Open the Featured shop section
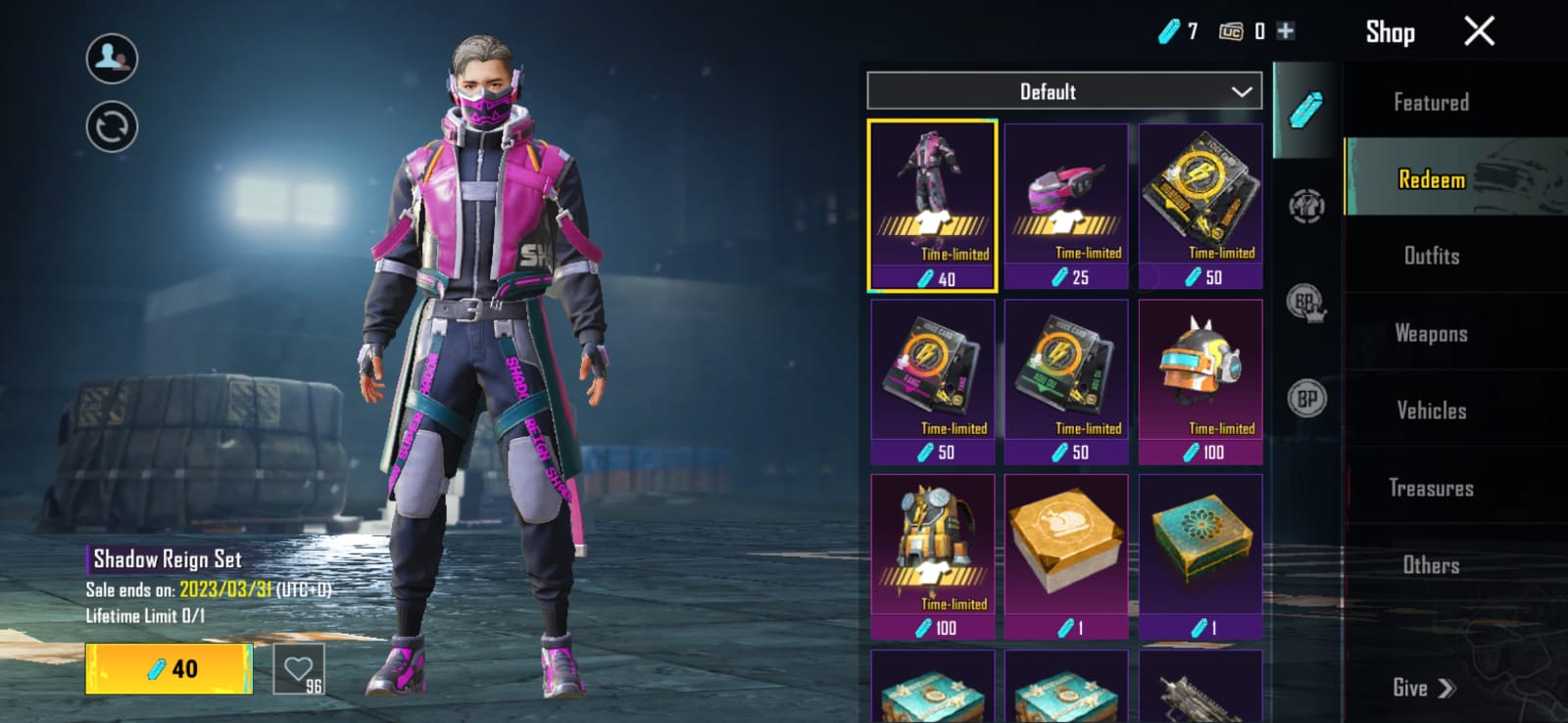The image size is (1568, 723). coord(1431,102)
